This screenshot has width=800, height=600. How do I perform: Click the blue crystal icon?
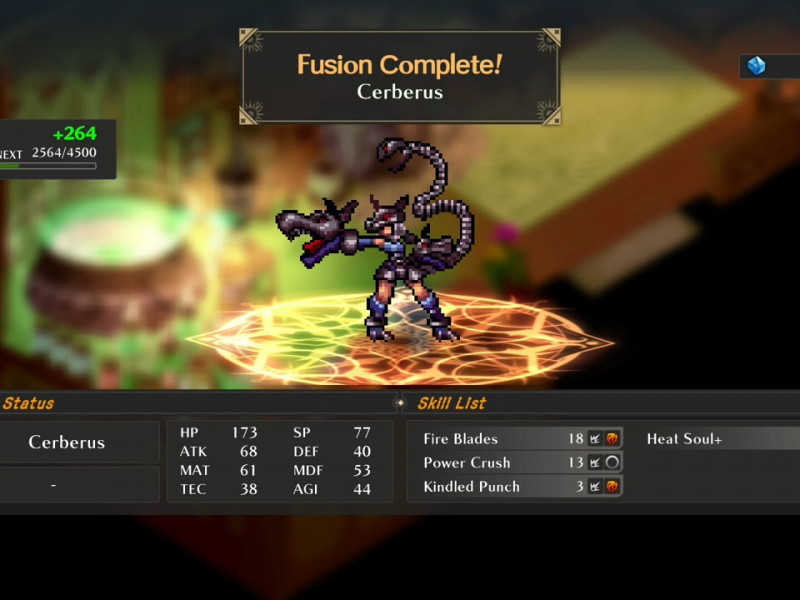tap(757, 66)
